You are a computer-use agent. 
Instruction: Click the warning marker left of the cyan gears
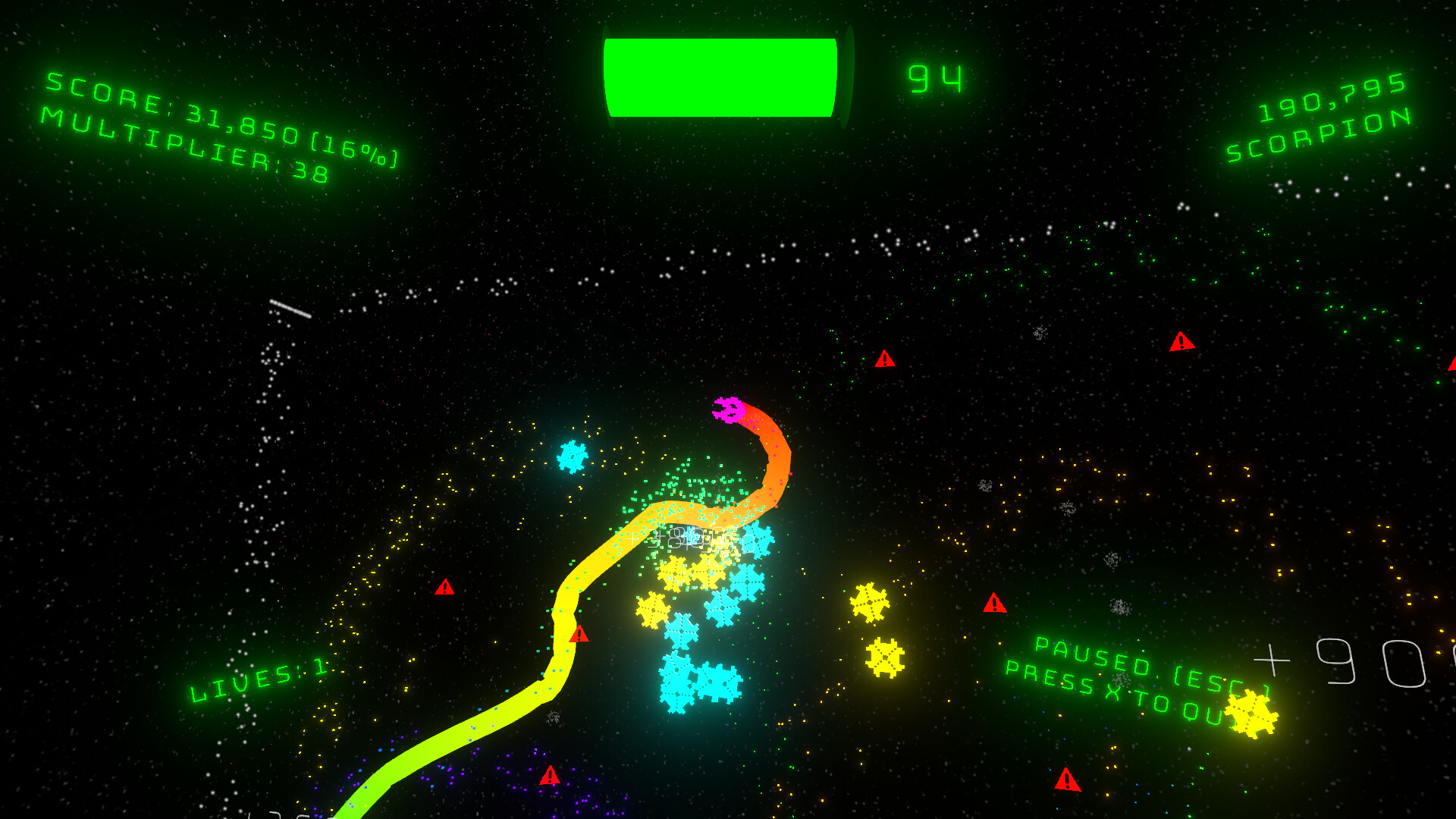[446, 588]
